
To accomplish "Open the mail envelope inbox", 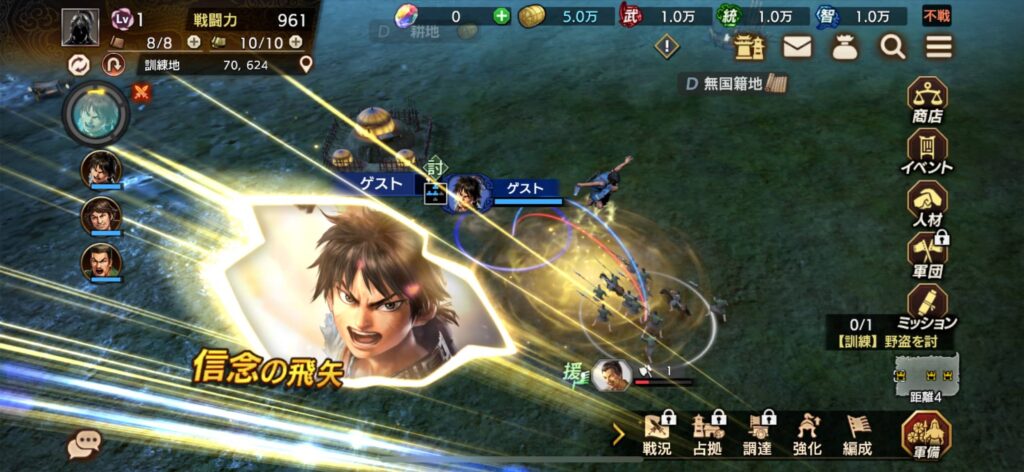I will (x=796, y=46).
